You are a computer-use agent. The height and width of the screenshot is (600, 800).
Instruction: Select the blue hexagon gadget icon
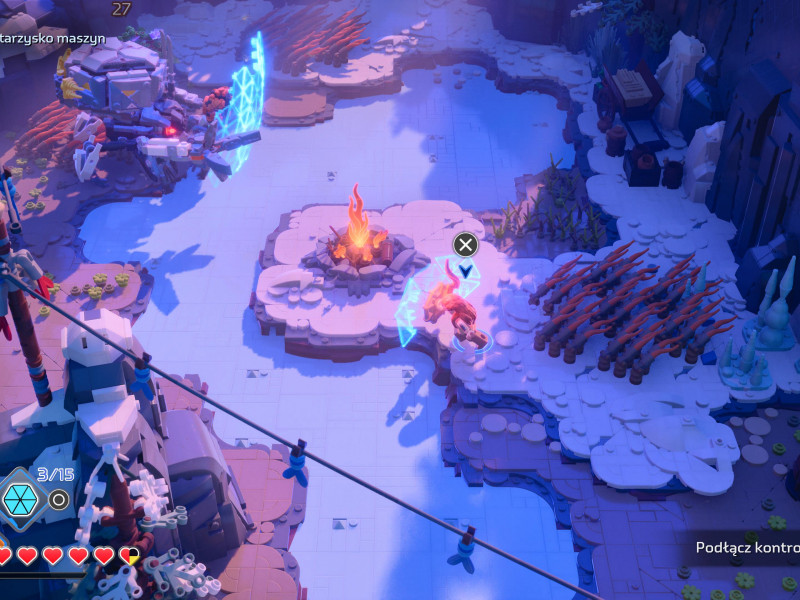click(x=17, y=497)
